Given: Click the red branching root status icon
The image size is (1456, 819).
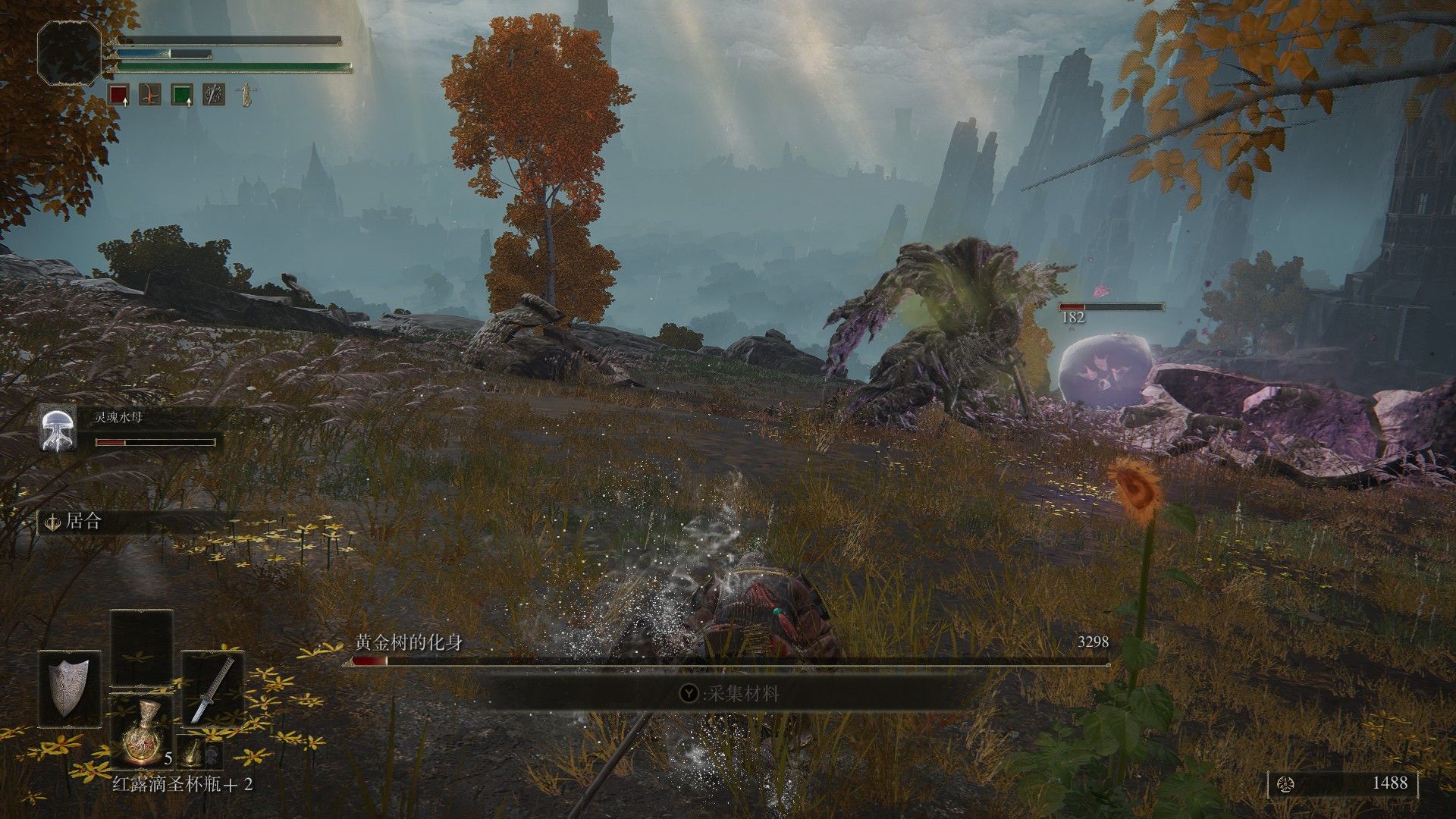Looking at the screenshot, I should tap(150, 95).
